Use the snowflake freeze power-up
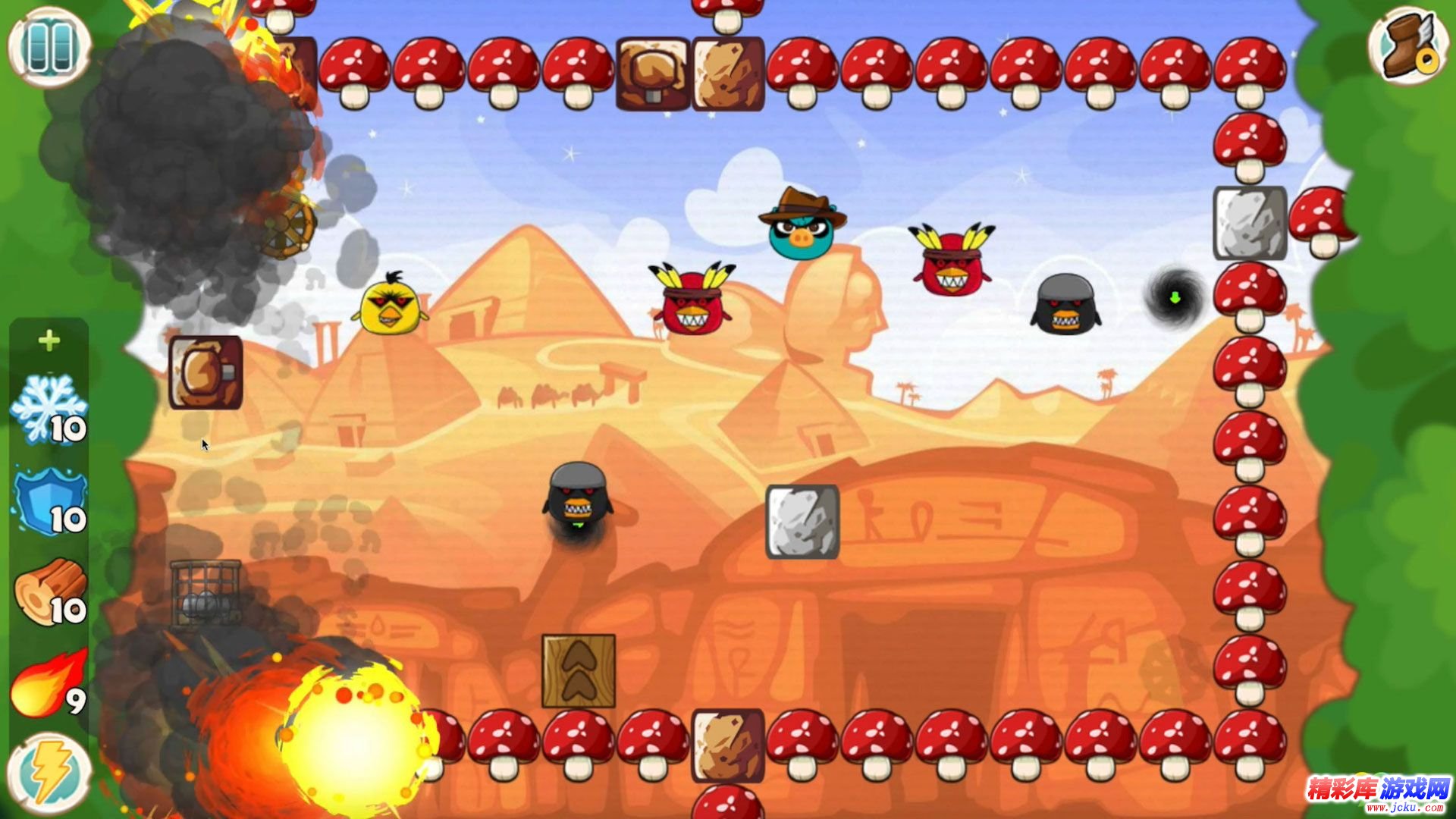The width and height of the screenshot is (1456, 819). click(x=49, y=409)
